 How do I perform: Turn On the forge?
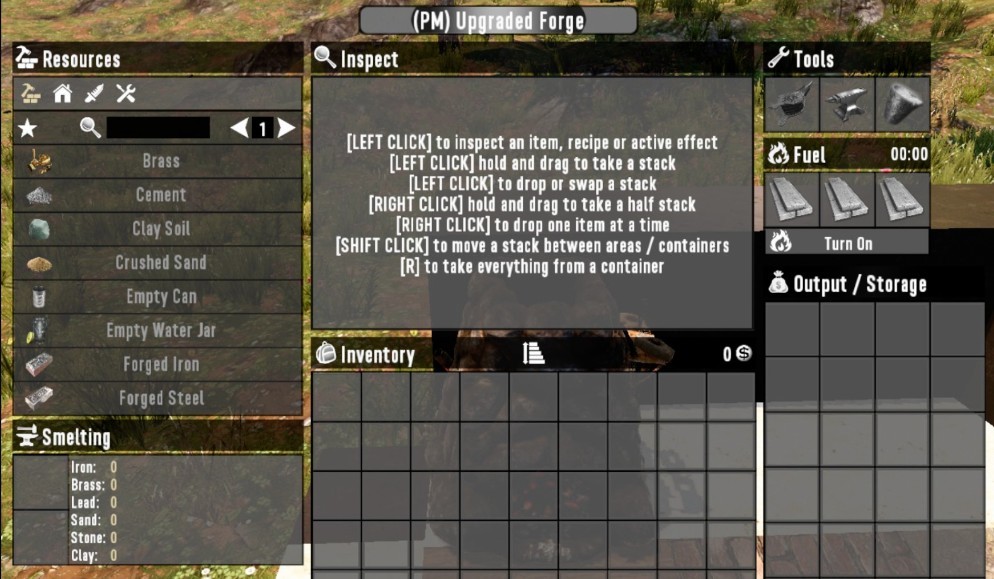click(848, 243)
